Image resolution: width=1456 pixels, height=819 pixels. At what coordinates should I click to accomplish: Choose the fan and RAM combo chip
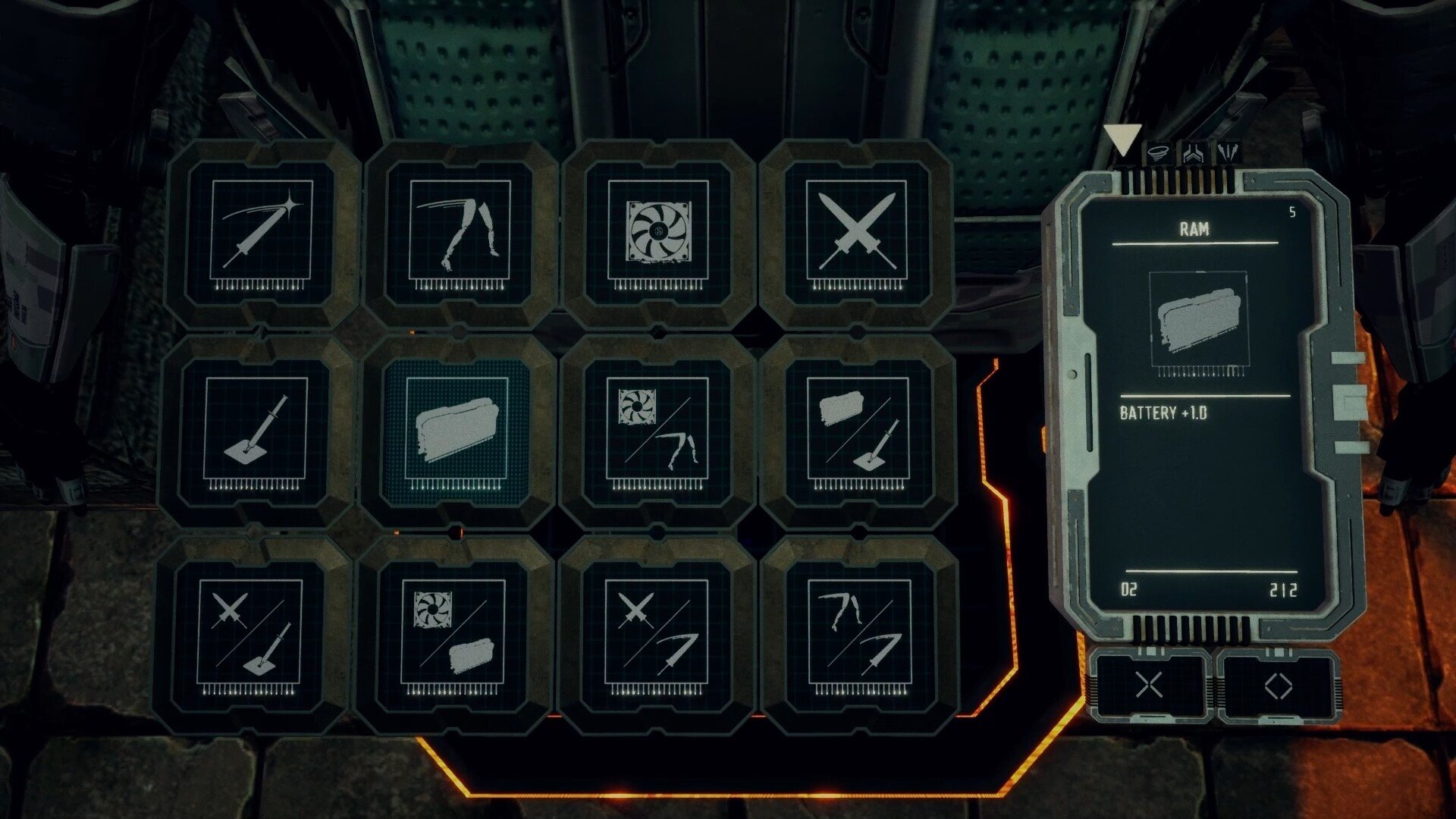[453, 633]
